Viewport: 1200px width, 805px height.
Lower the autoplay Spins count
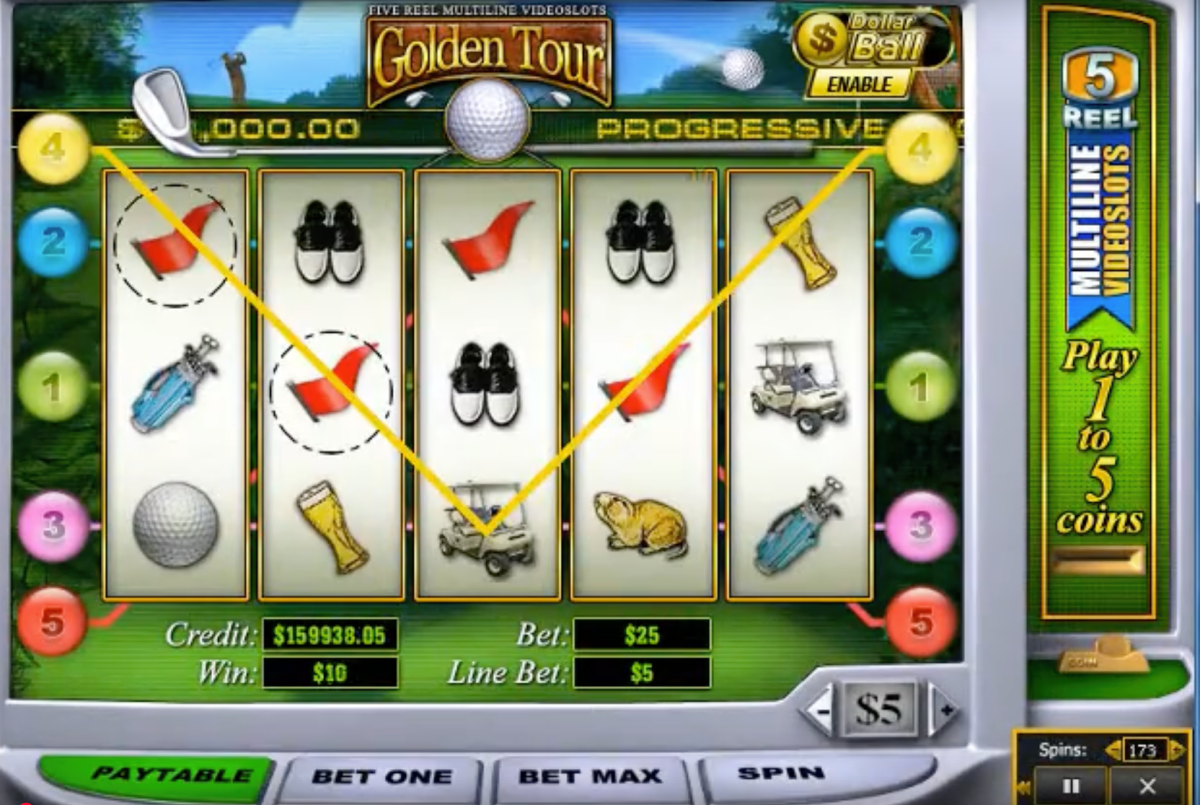1112,749
